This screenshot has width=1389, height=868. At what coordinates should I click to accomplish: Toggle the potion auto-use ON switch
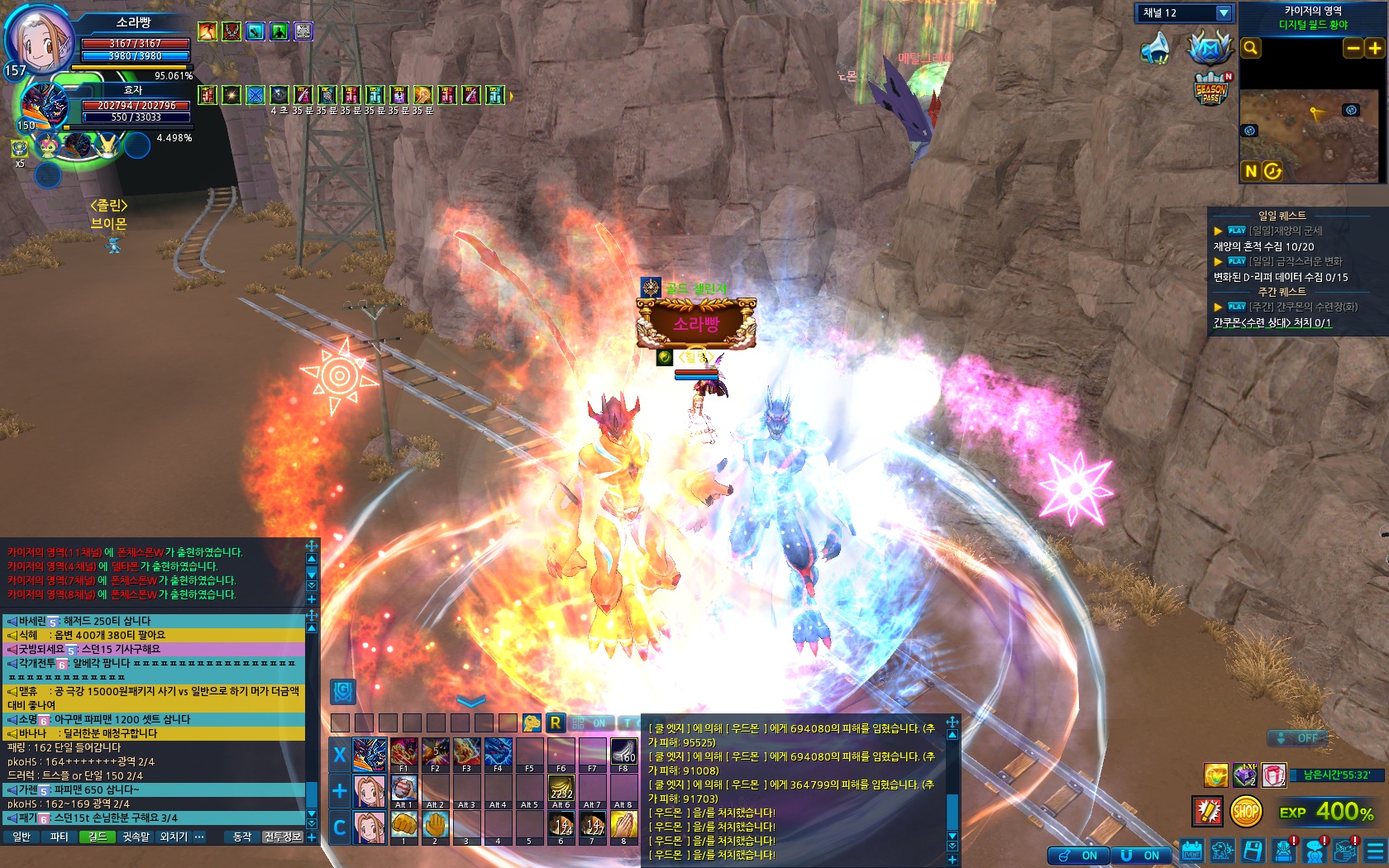pyautogui.click(x=1080, y=856)
